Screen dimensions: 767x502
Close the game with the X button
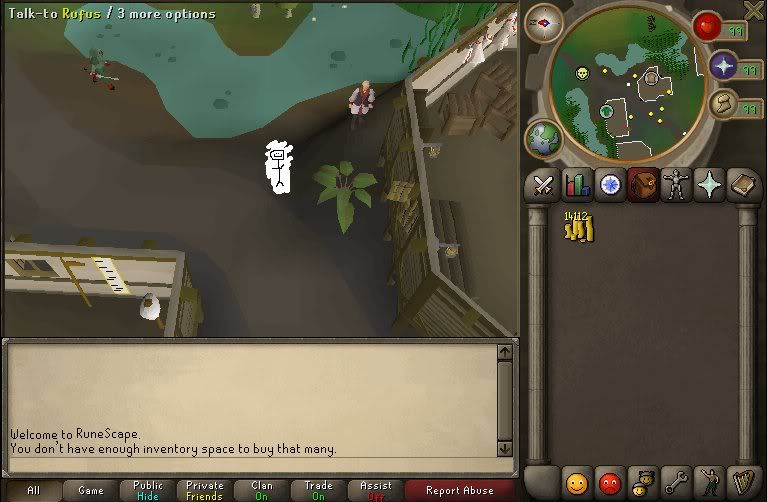click(x=754, y=11)
